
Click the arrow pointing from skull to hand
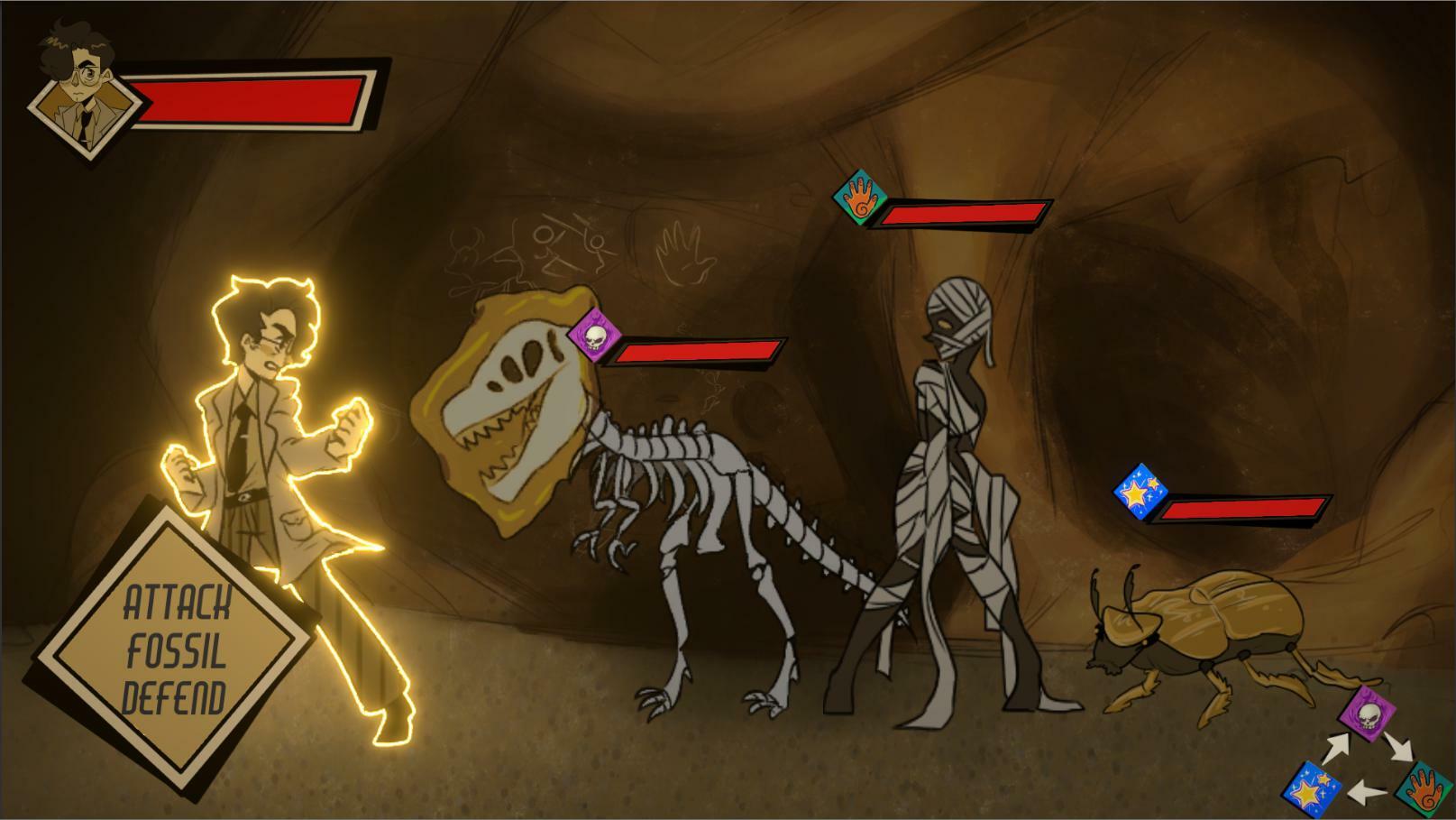(1400, 746)
